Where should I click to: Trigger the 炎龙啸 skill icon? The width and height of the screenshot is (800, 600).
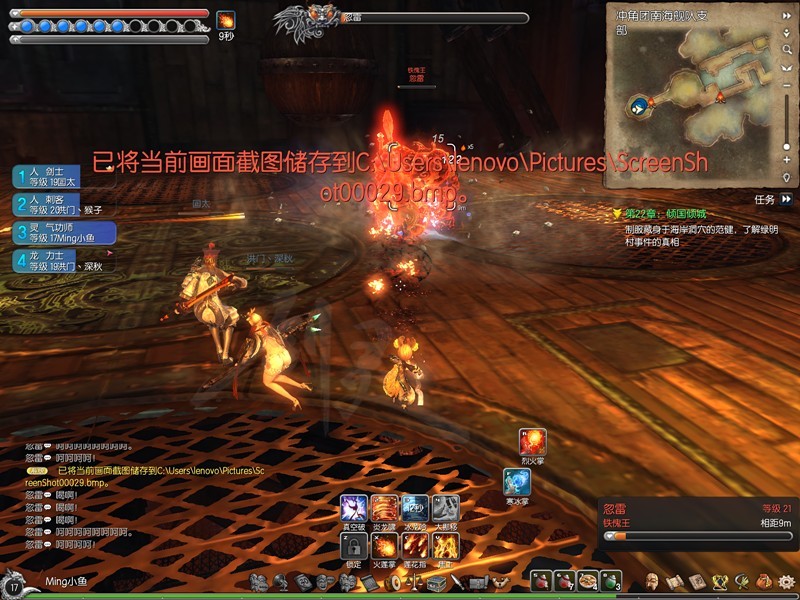[384, 507]
